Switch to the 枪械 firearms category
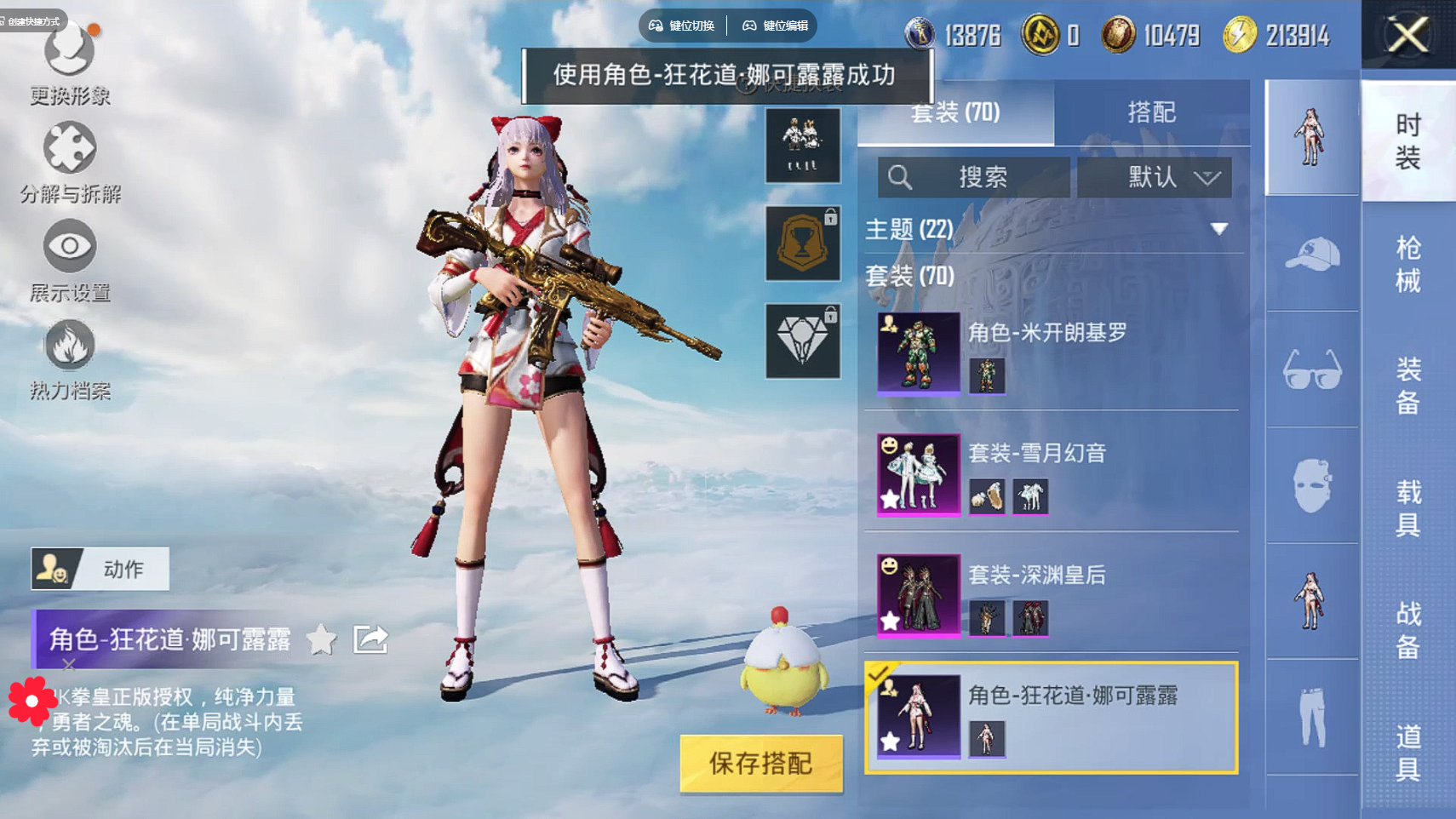Viewport: 1456px width, 819px height. coord(1407,264)
